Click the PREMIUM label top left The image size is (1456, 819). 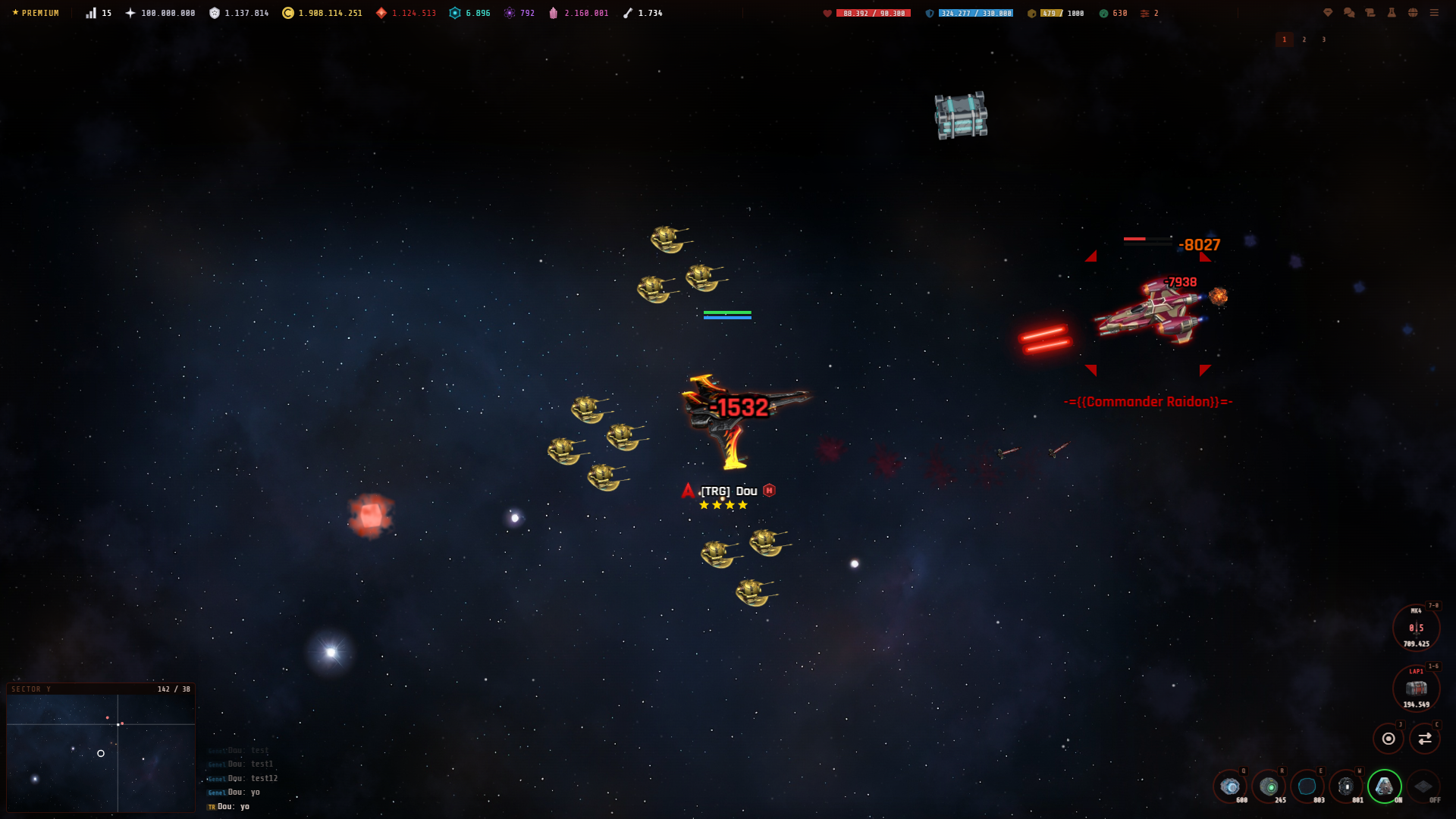click(x=35, y=12)
